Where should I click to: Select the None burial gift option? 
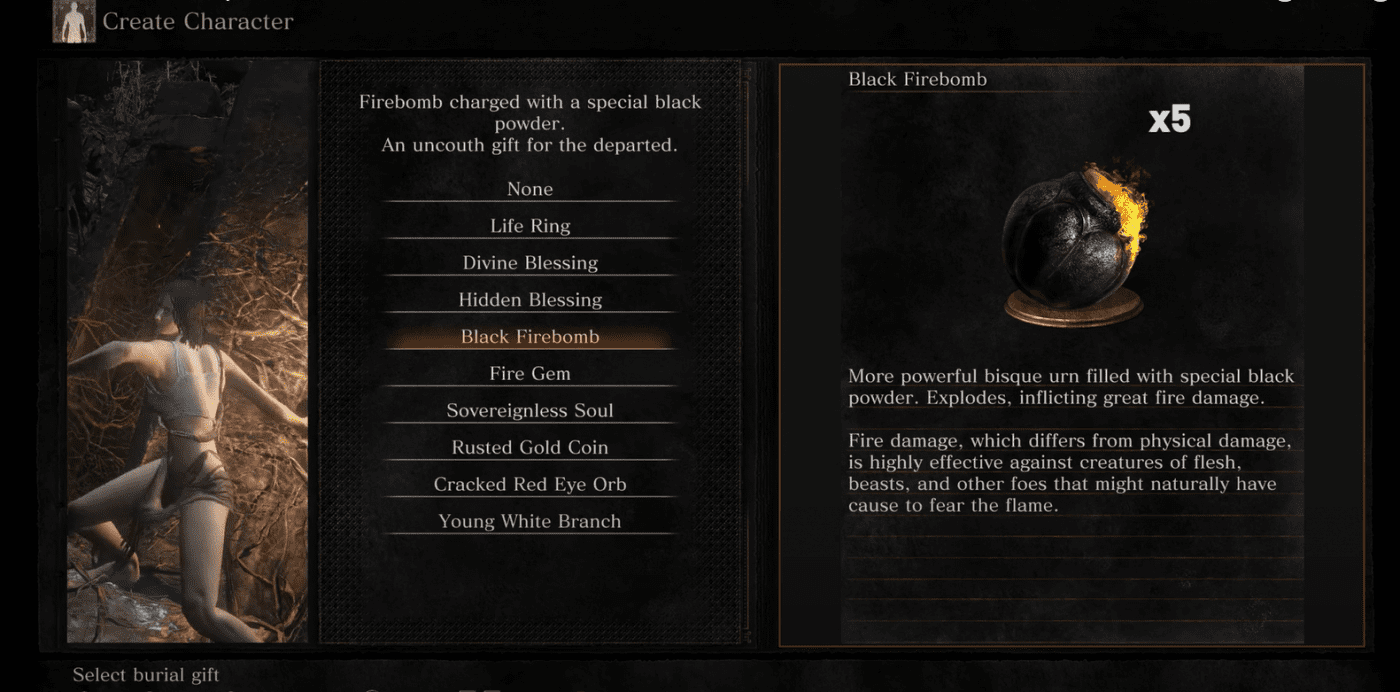coord(530,189)
